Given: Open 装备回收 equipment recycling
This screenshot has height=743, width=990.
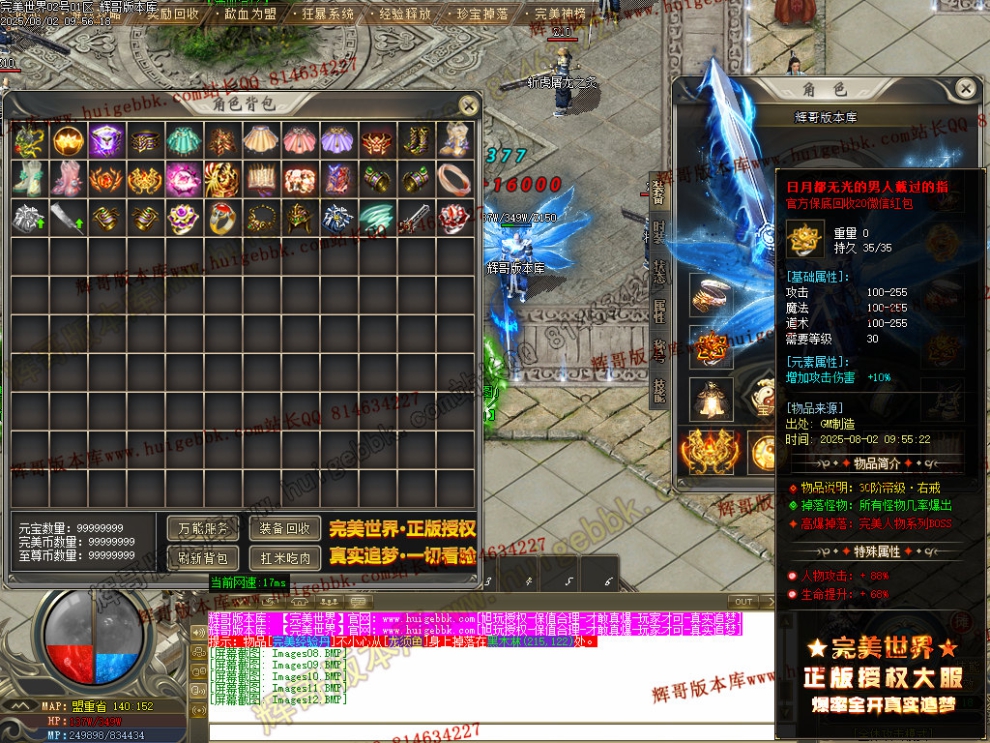Looking at the screenshot, I should (x=285, y=528).
